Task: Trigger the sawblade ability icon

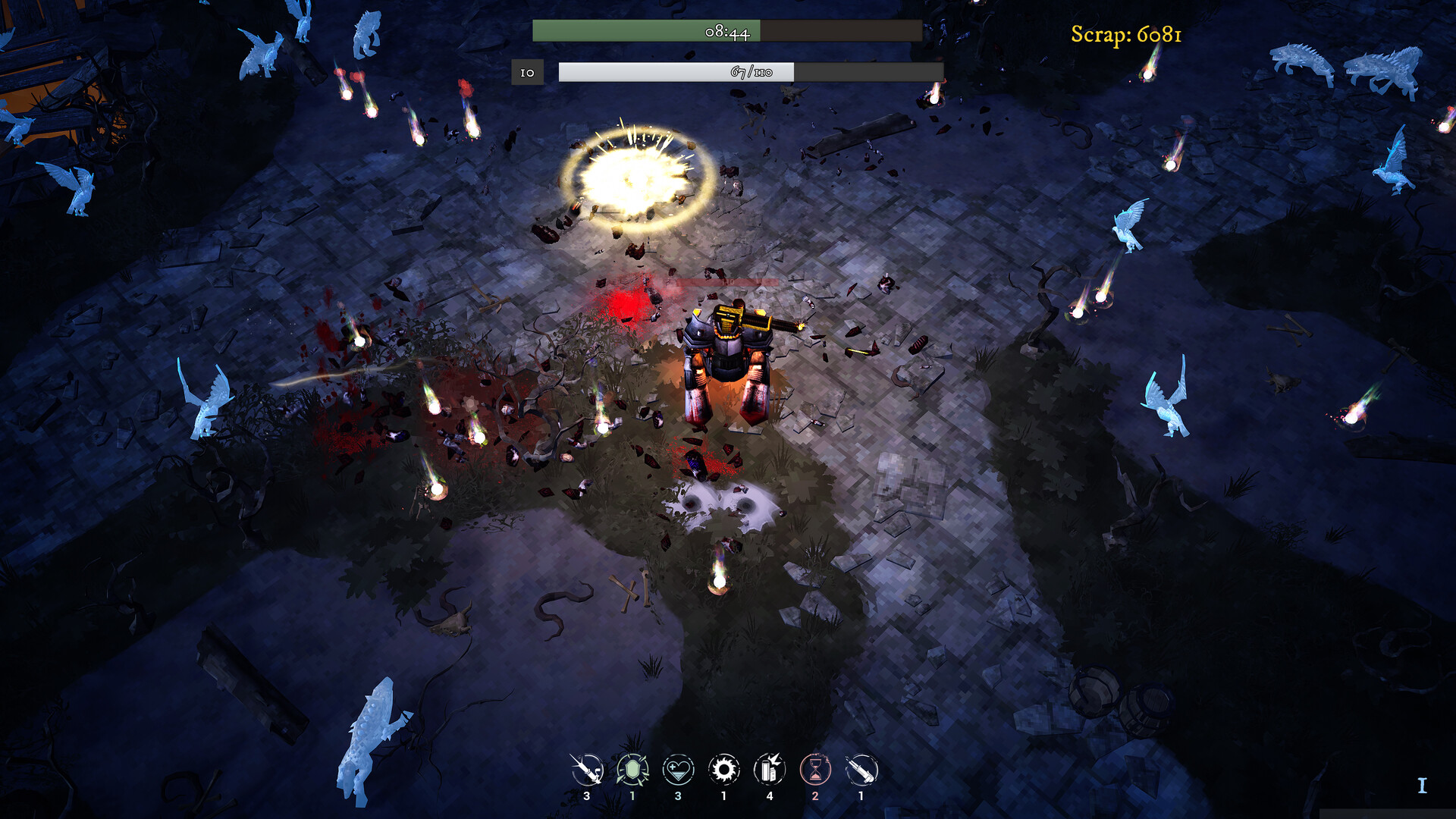Action: [725, 767]
